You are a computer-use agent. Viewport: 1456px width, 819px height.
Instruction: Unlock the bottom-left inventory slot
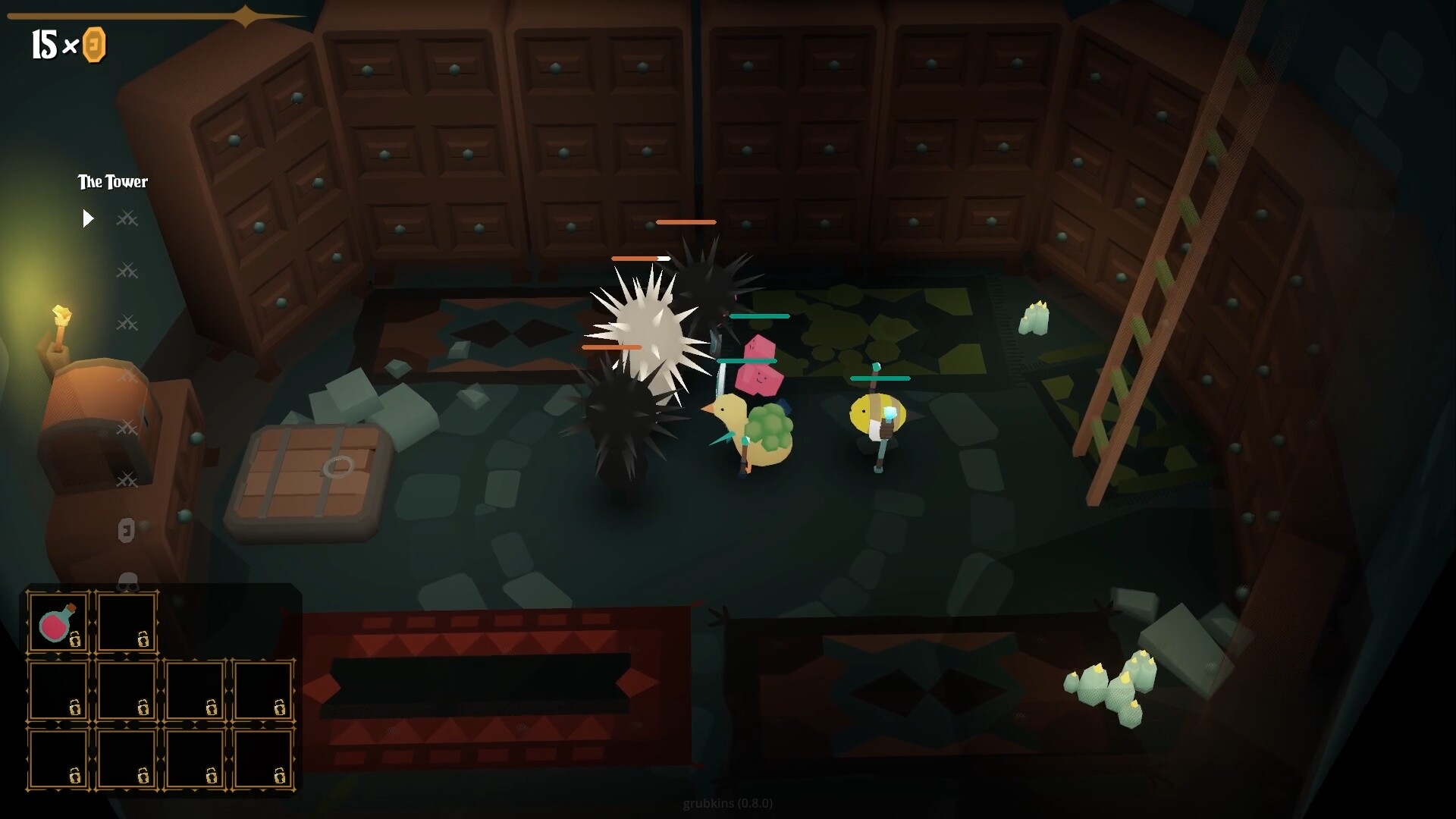[75, 777]
